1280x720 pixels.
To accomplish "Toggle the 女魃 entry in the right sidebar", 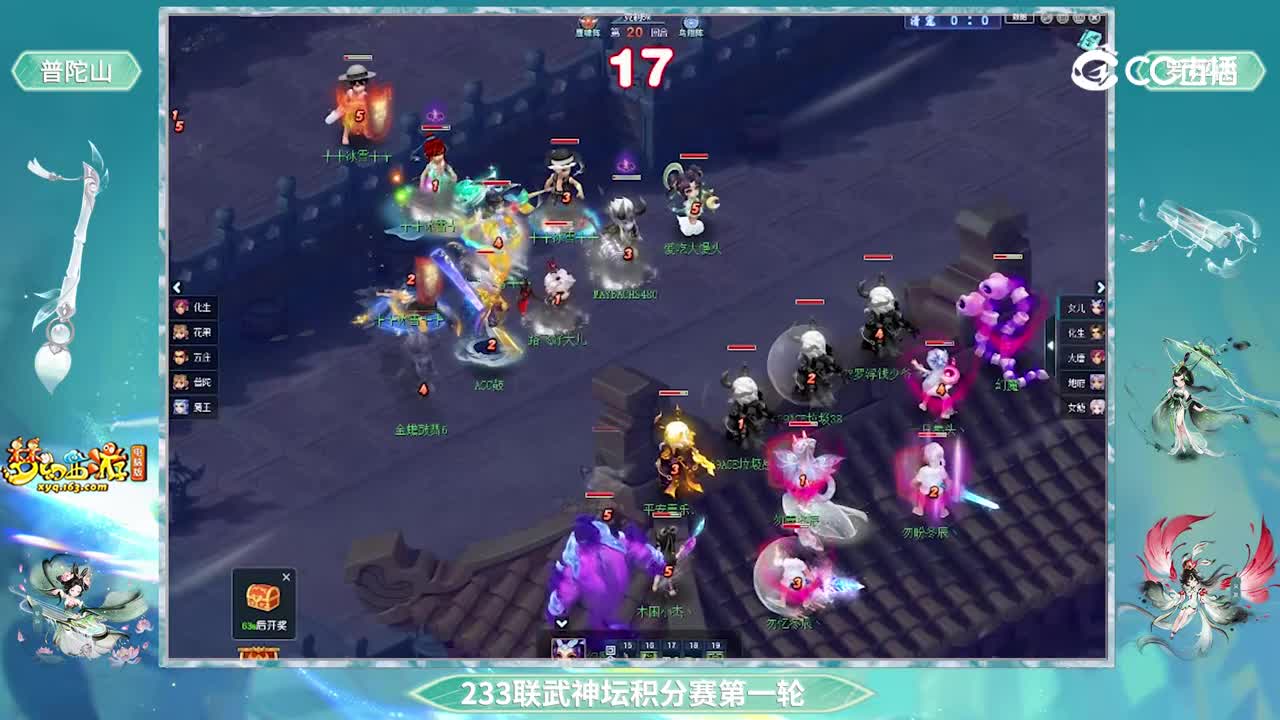I will (x=1084, y=408).
